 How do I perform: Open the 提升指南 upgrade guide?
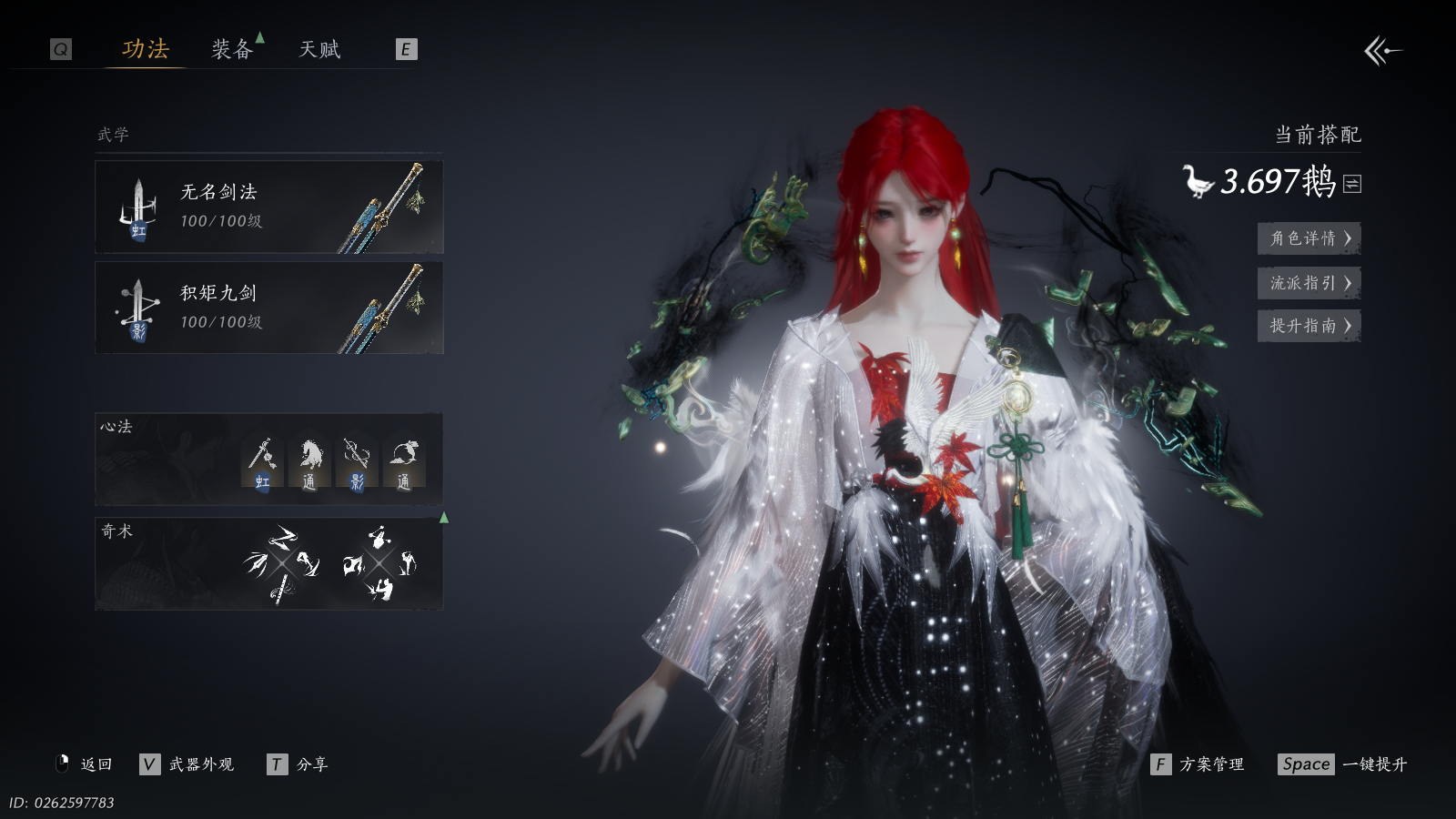pos(1309,326)
